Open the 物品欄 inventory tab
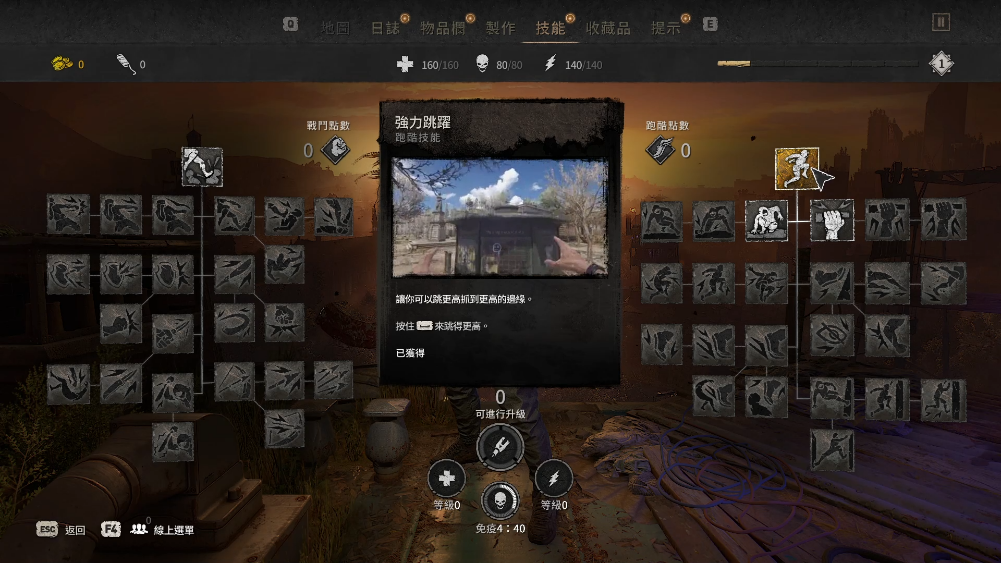This screenshot has width=1001, height=563. [442, 28]
